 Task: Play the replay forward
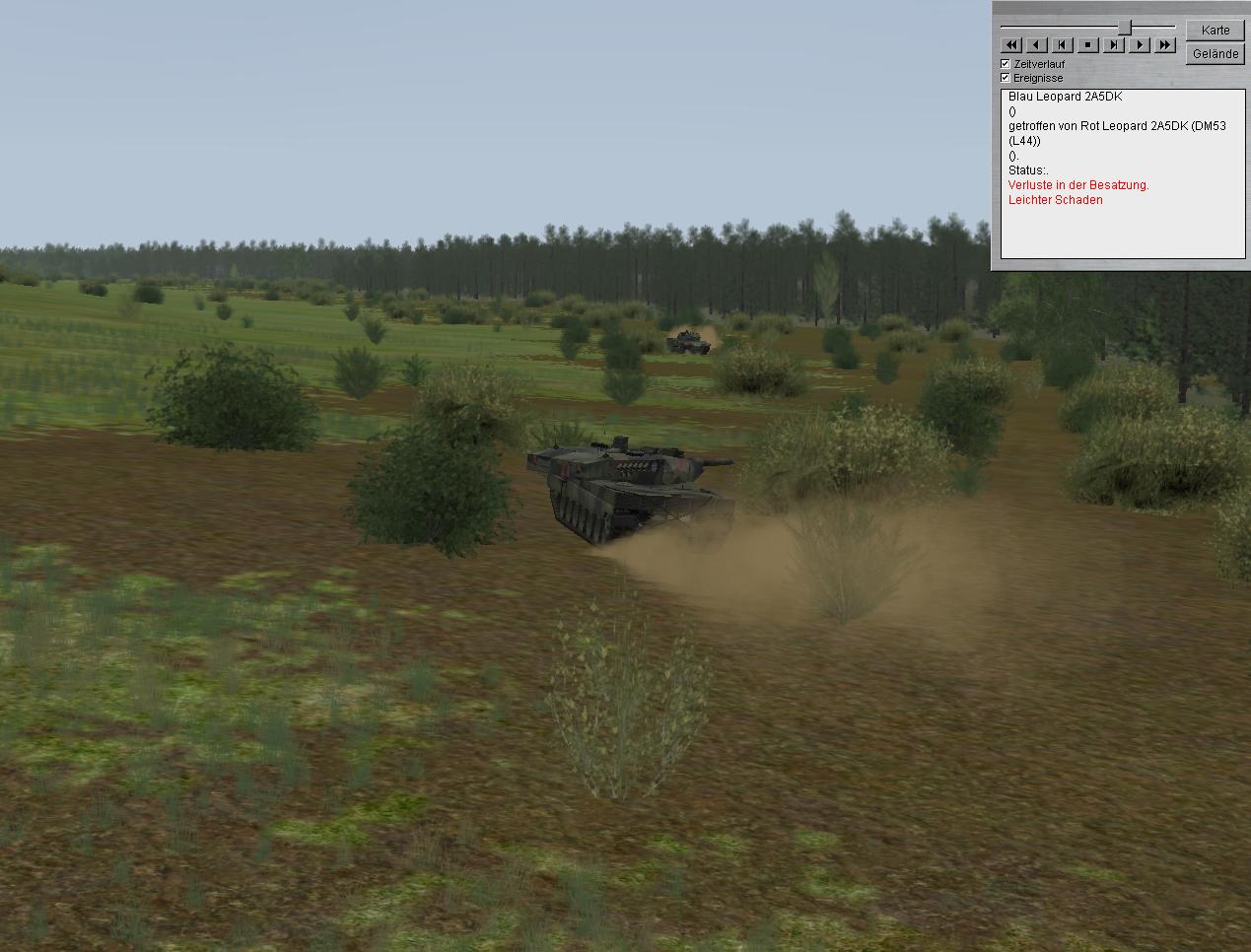point(1140,45)
